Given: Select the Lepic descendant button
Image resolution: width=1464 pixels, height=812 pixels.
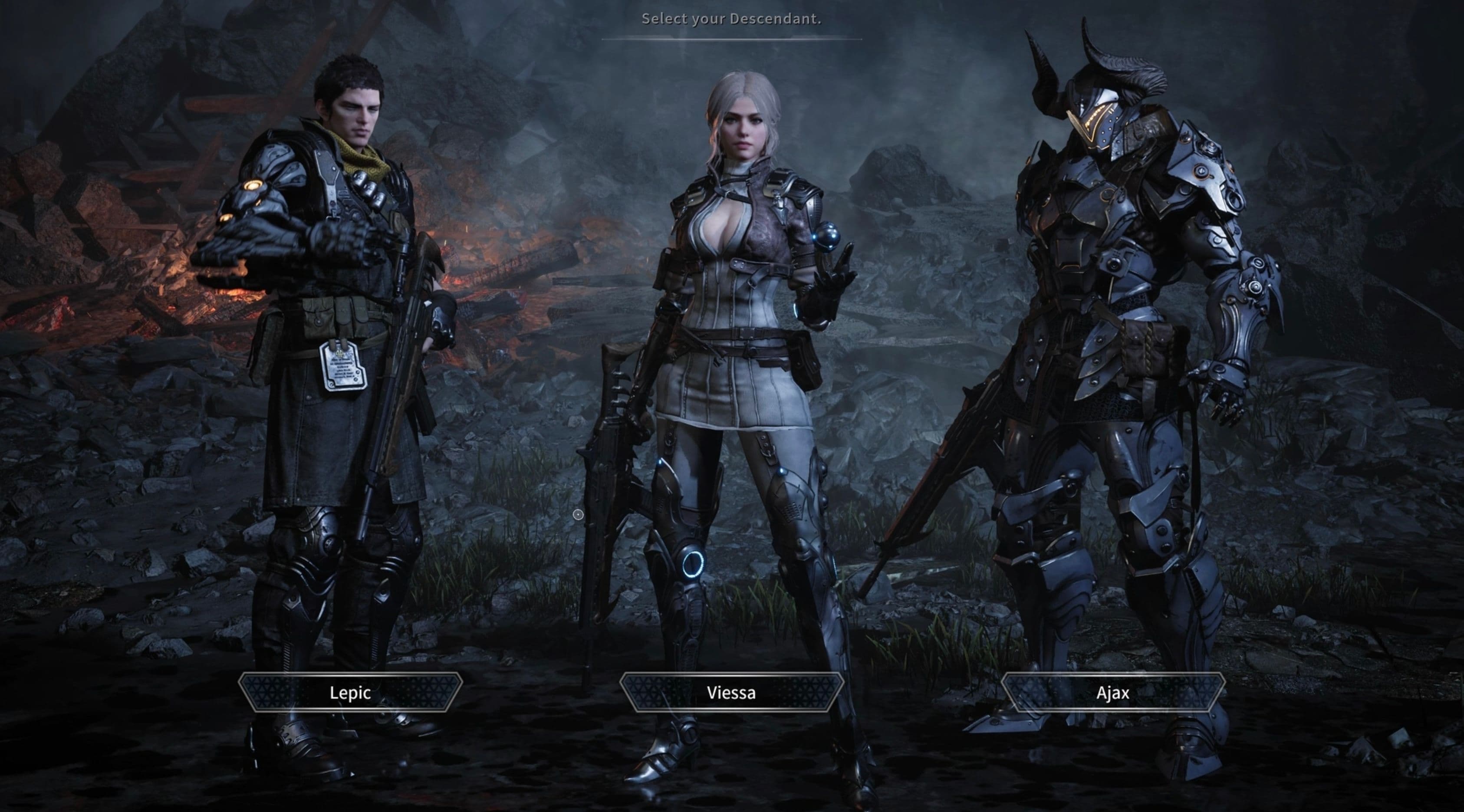Looking at the screenshot, I should click(x=350, y=692).
